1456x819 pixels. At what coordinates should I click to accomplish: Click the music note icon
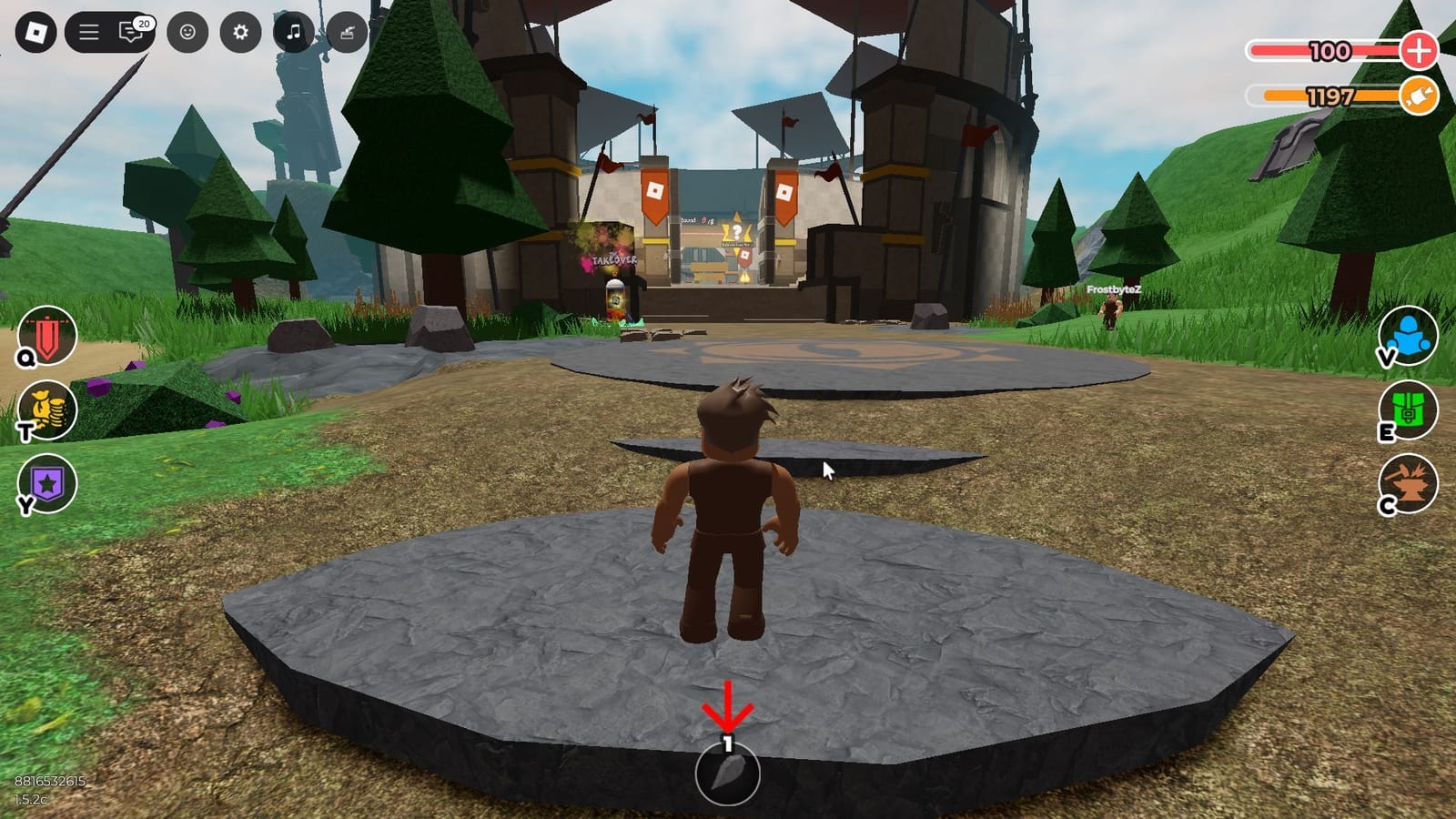pyautogui.click(x=291, y=29)
